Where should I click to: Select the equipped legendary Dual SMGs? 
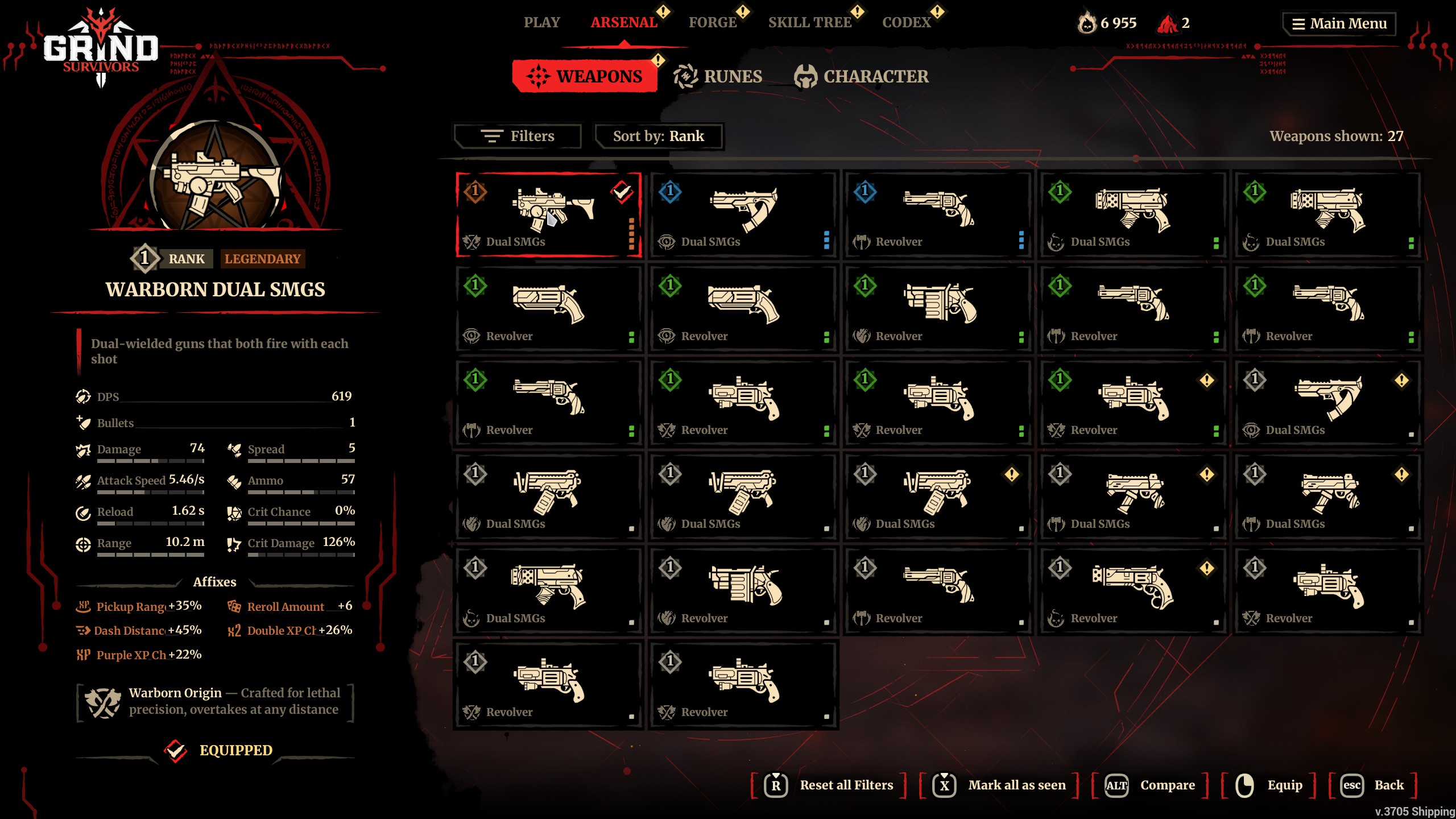coord(549,215)
